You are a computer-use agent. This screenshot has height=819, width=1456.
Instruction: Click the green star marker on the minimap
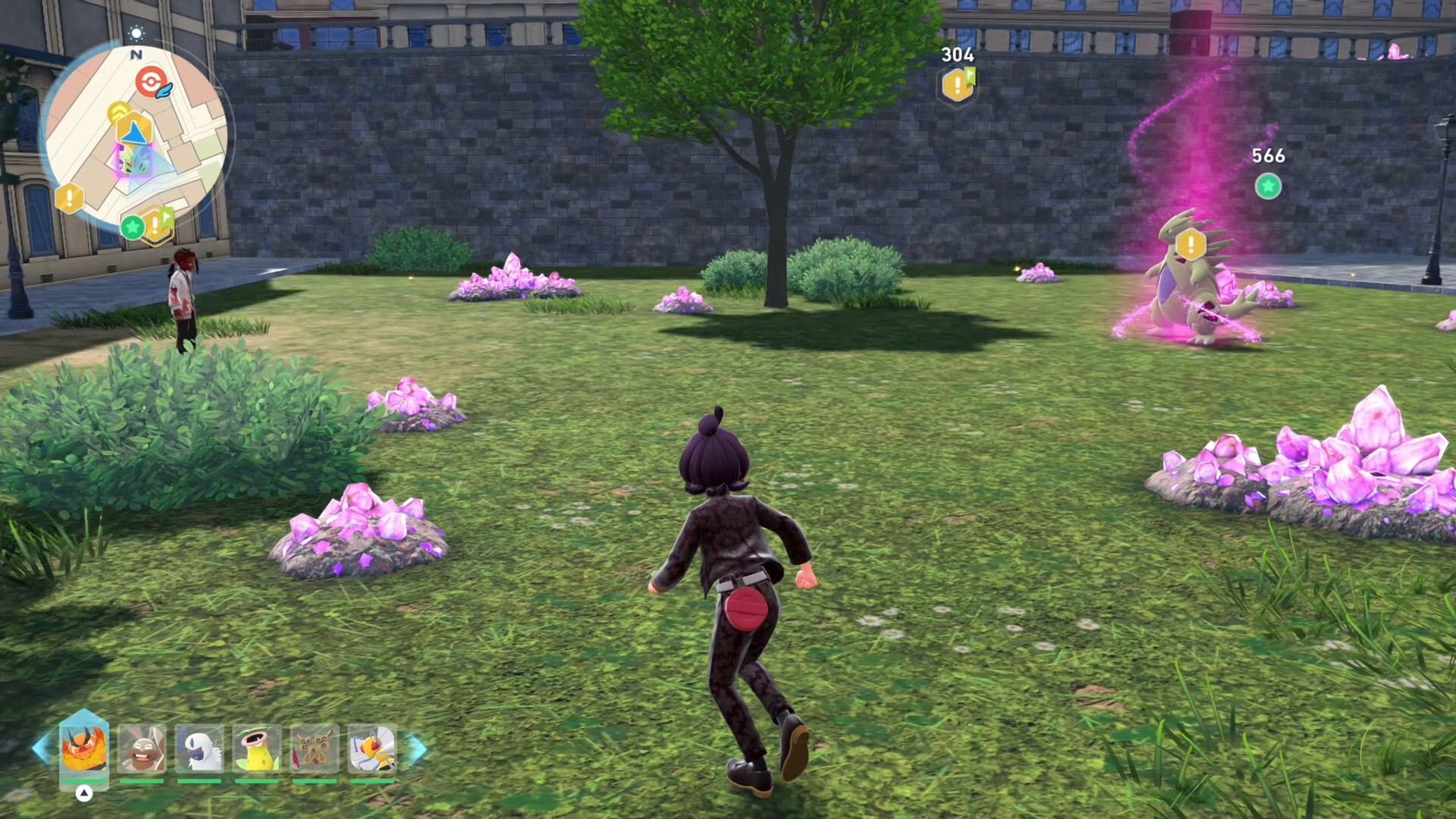[133, 226]
